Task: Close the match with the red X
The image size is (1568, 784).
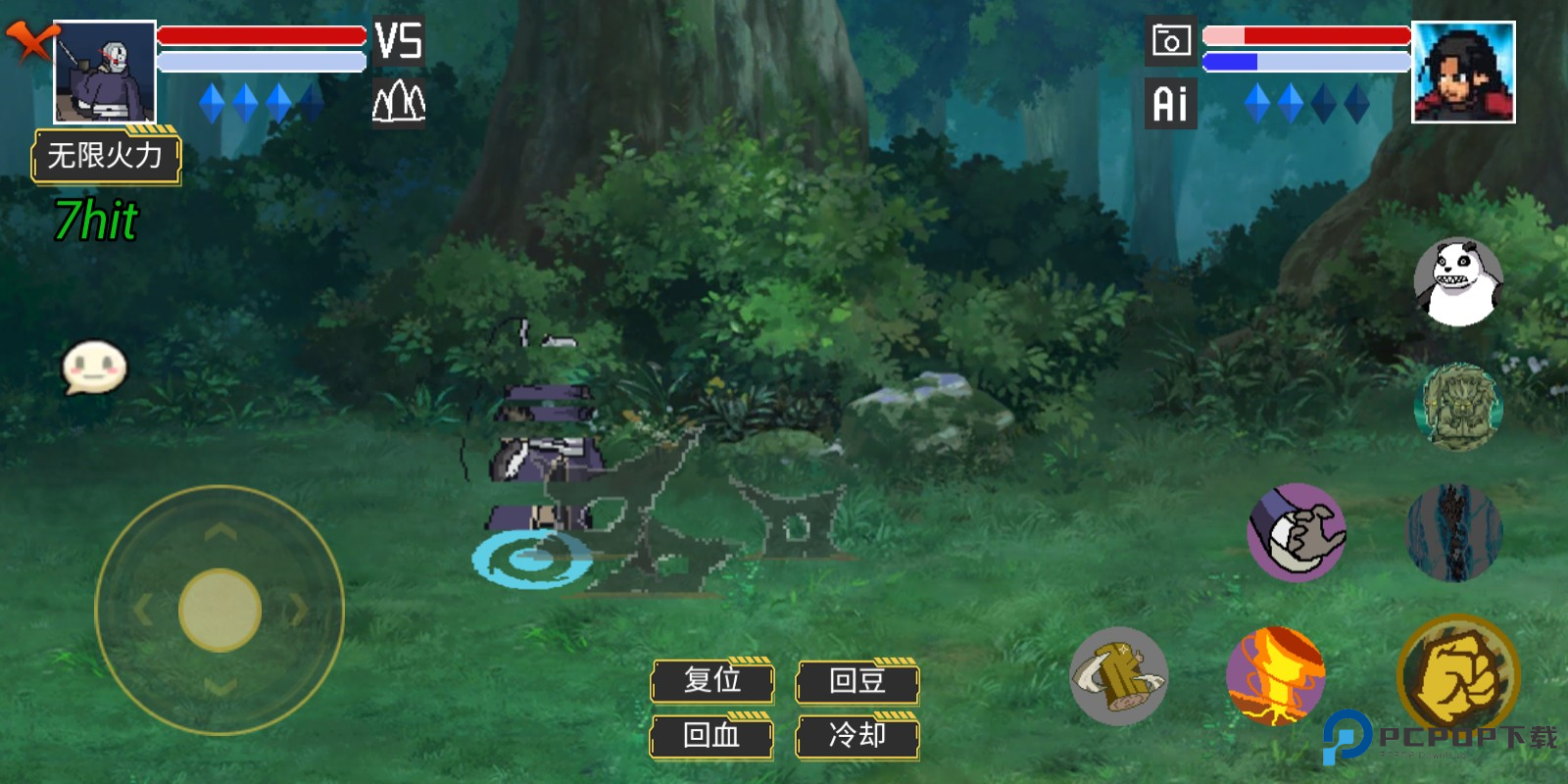Action: 29,41
